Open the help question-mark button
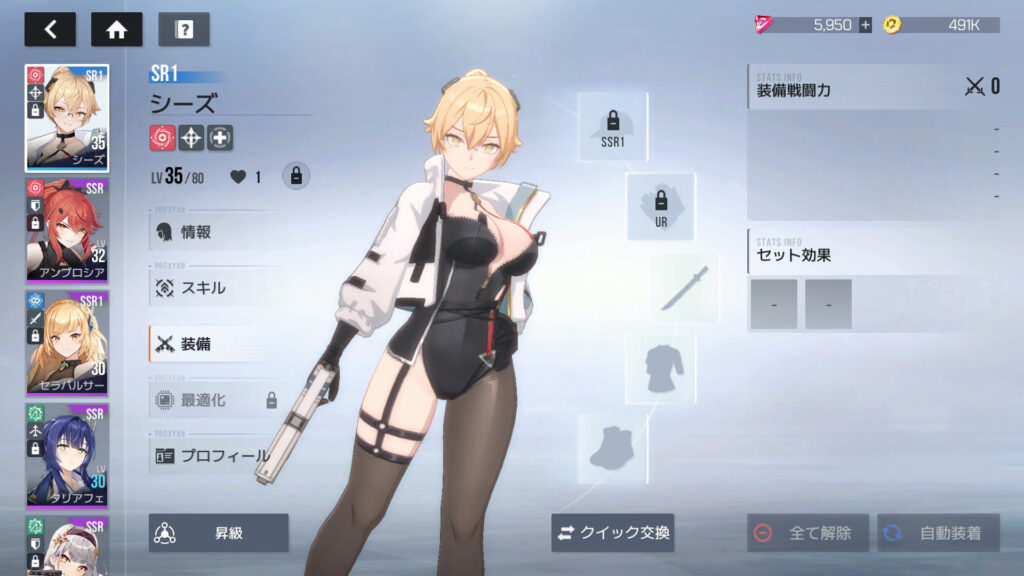1024x576 pixels. [184, 29]
